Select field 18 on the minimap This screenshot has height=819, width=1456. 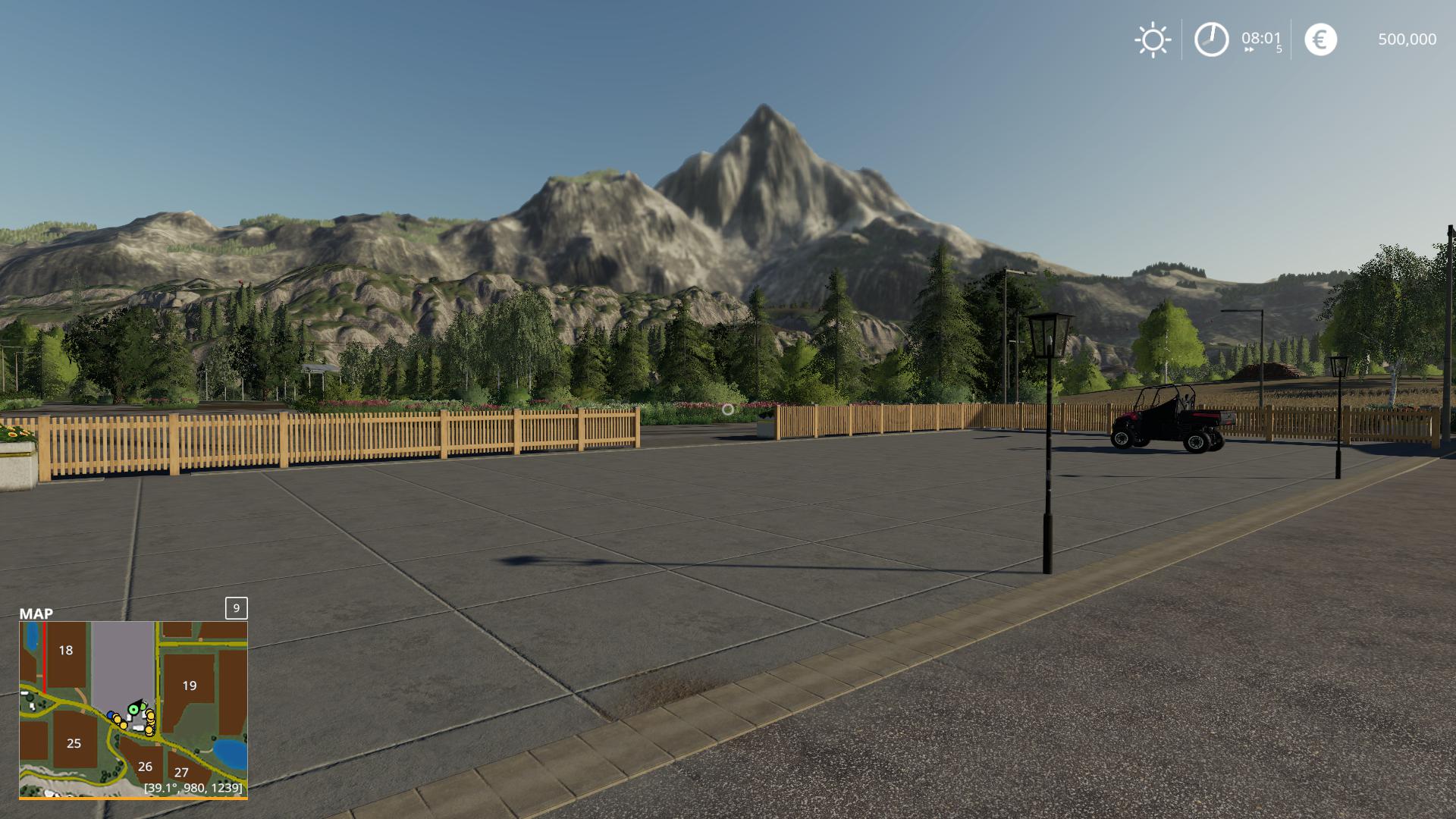[66, 651]
